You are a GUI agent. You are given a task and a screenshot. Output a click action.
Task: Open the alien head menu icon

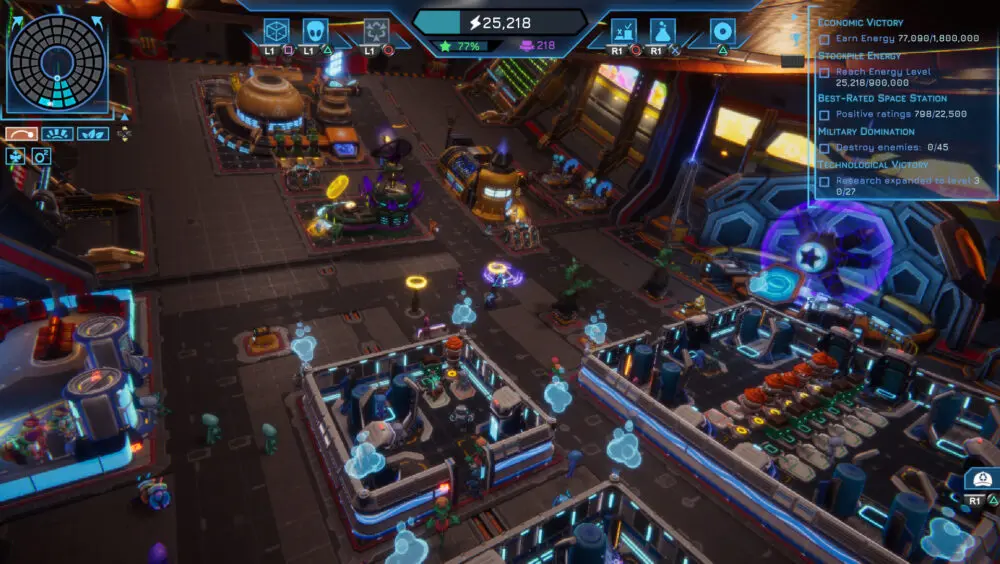pyautogui.click(x=316, y=31)
